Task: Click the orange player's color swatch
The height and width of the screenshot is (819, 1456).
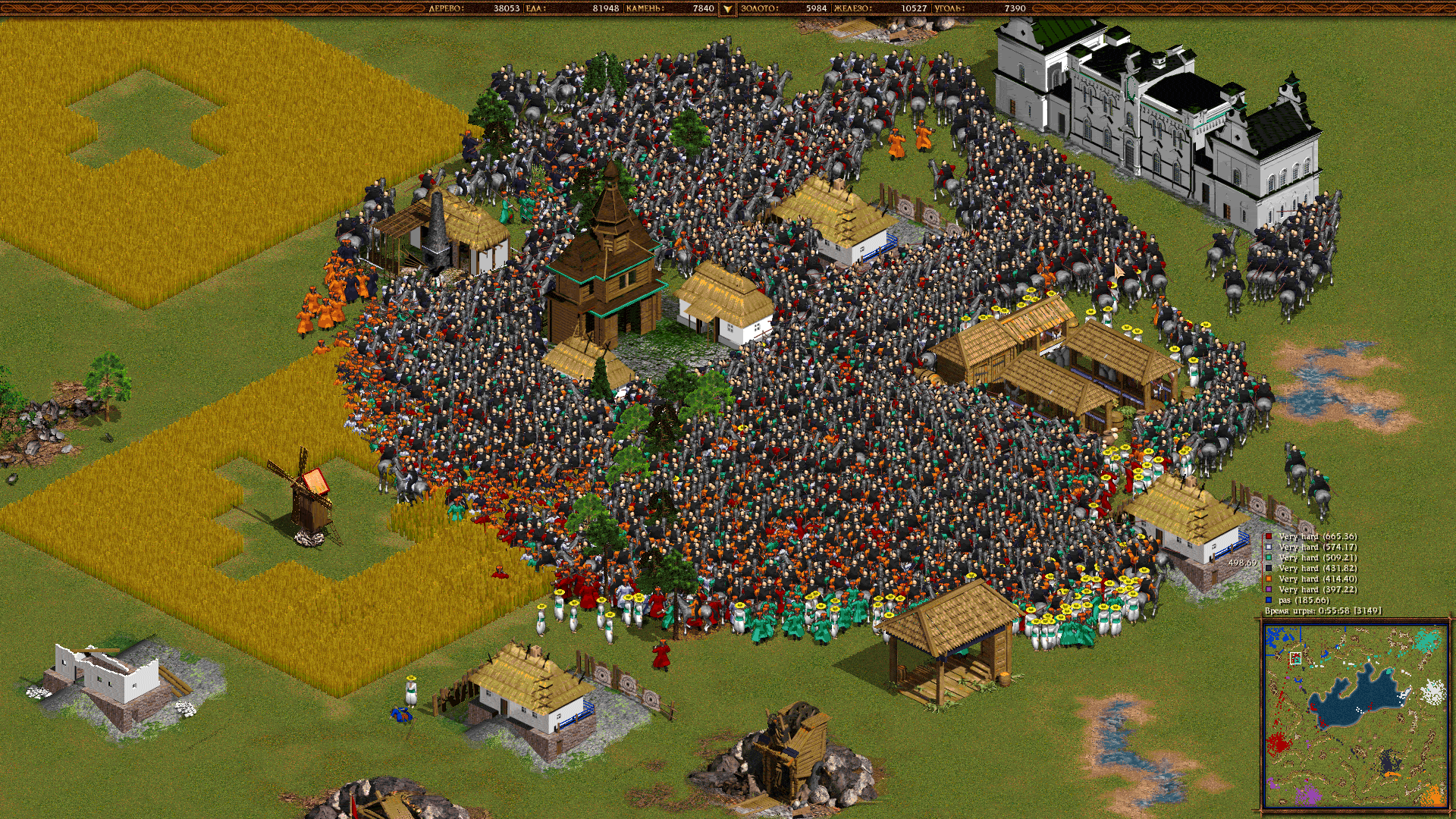Action: (x=1269, y=578)
